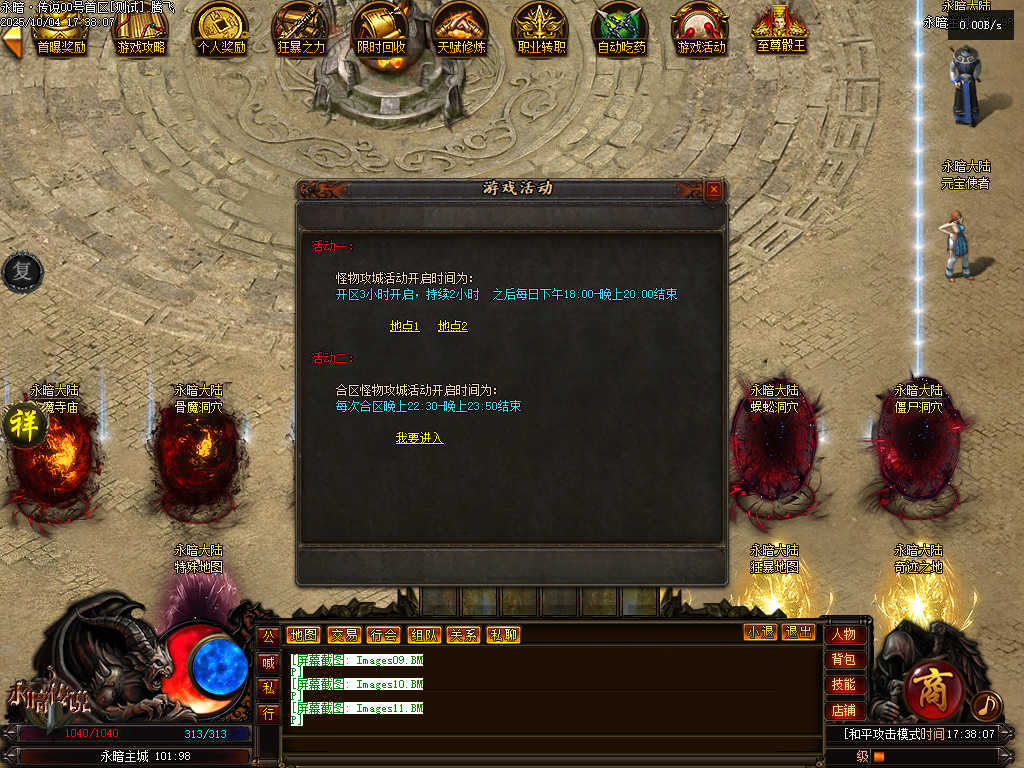Open the 个人奖励 gold coin icon
Viewport: 1024px width, 768px height.
click(221, 28)
